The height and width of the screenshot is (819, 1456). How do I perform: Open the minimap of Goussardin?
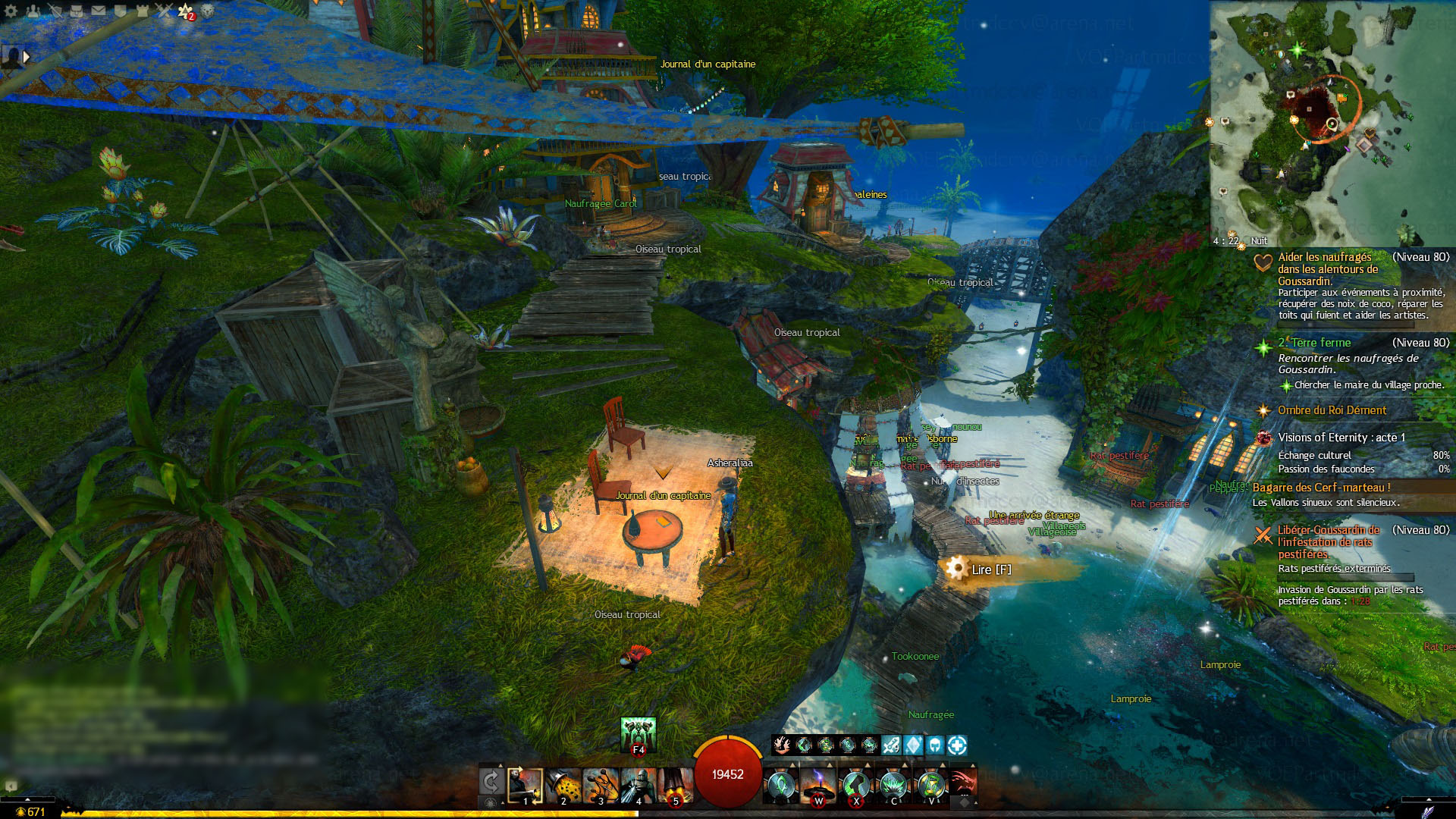(x=1332, y=121)
